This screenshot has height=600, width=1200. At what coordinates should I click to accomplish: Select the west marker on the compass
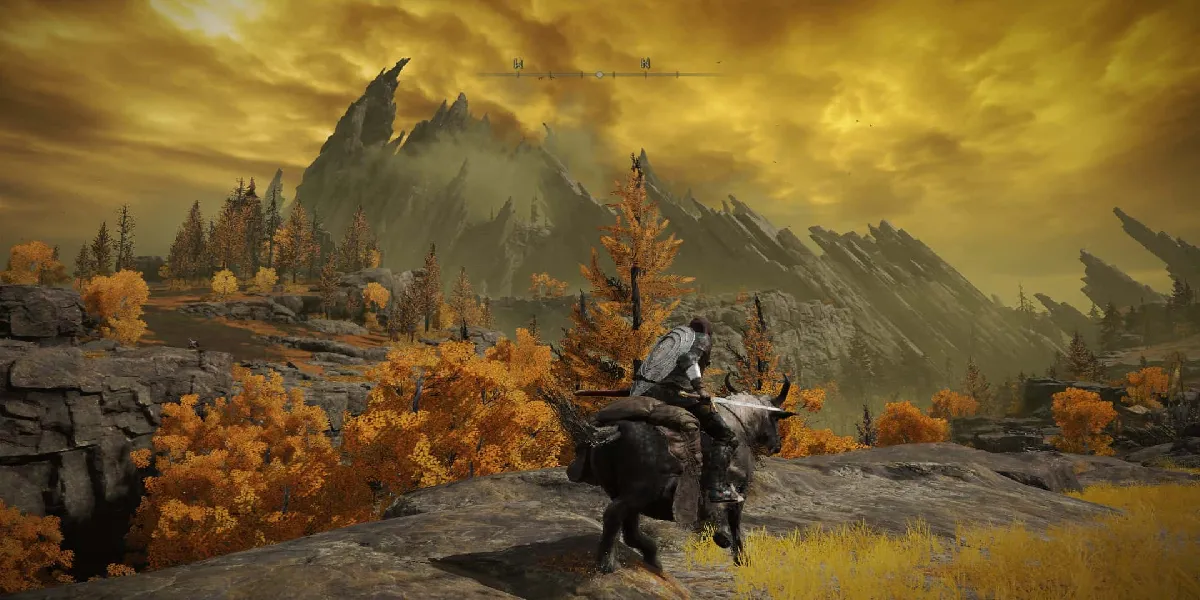[x=518, y=64]
